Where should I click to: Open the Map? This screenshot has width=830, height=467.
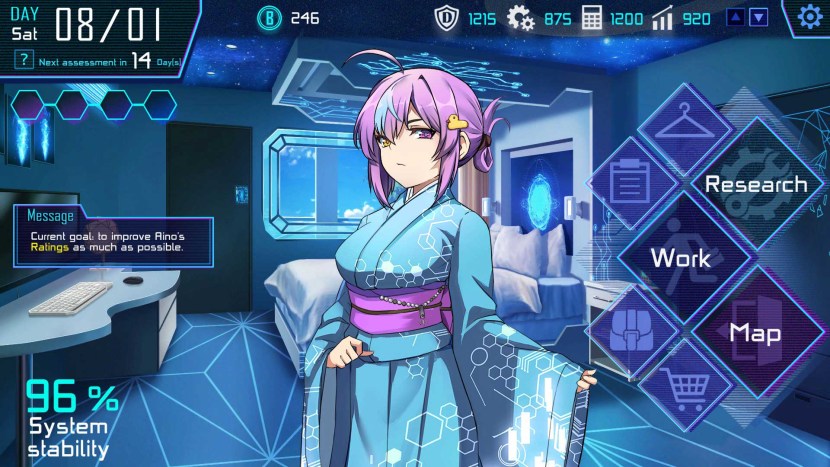(x=755, y=333)
